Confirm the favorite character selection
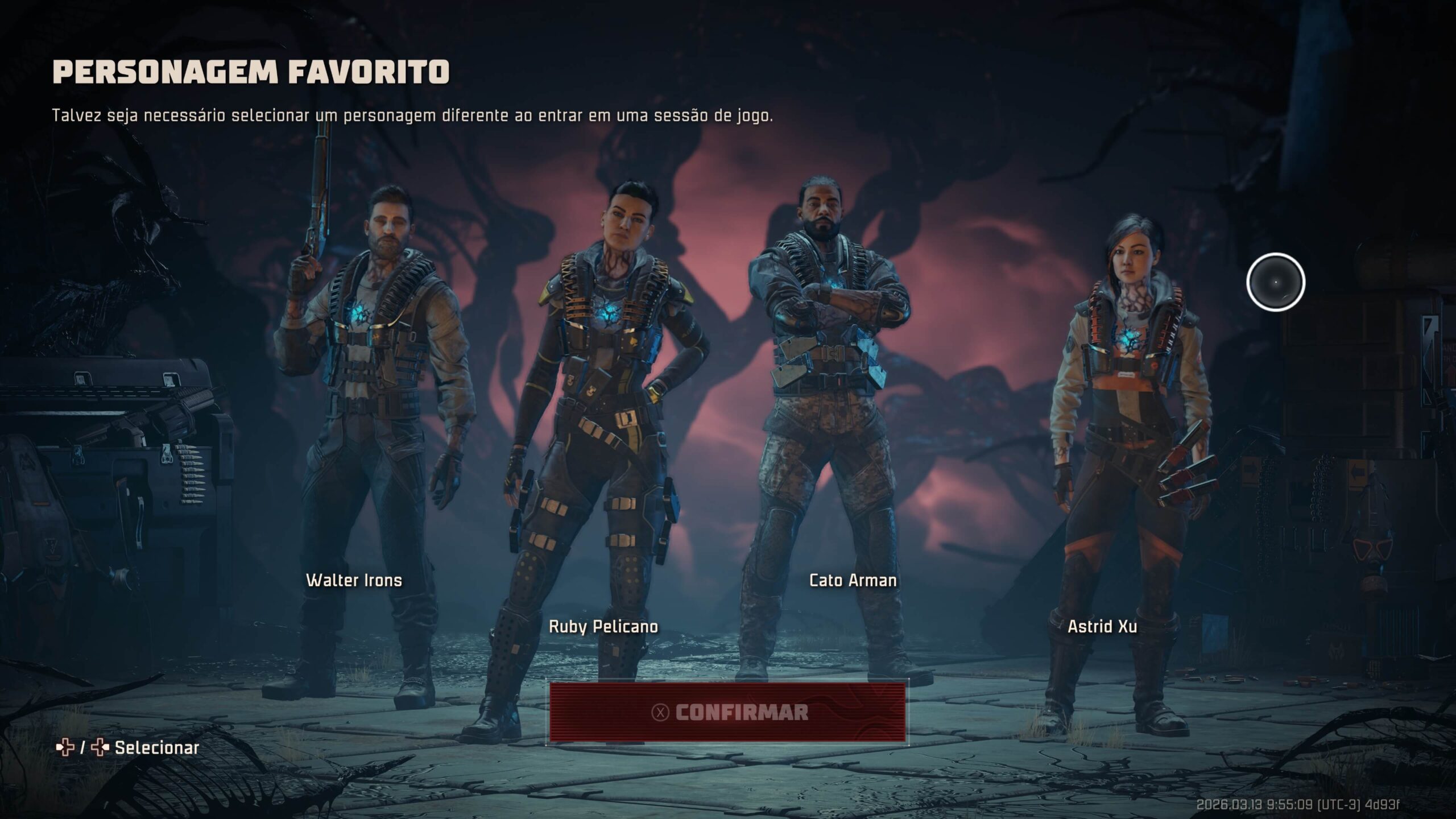The height and width of the screenshot is (819, 1456). tap(727, 712)
